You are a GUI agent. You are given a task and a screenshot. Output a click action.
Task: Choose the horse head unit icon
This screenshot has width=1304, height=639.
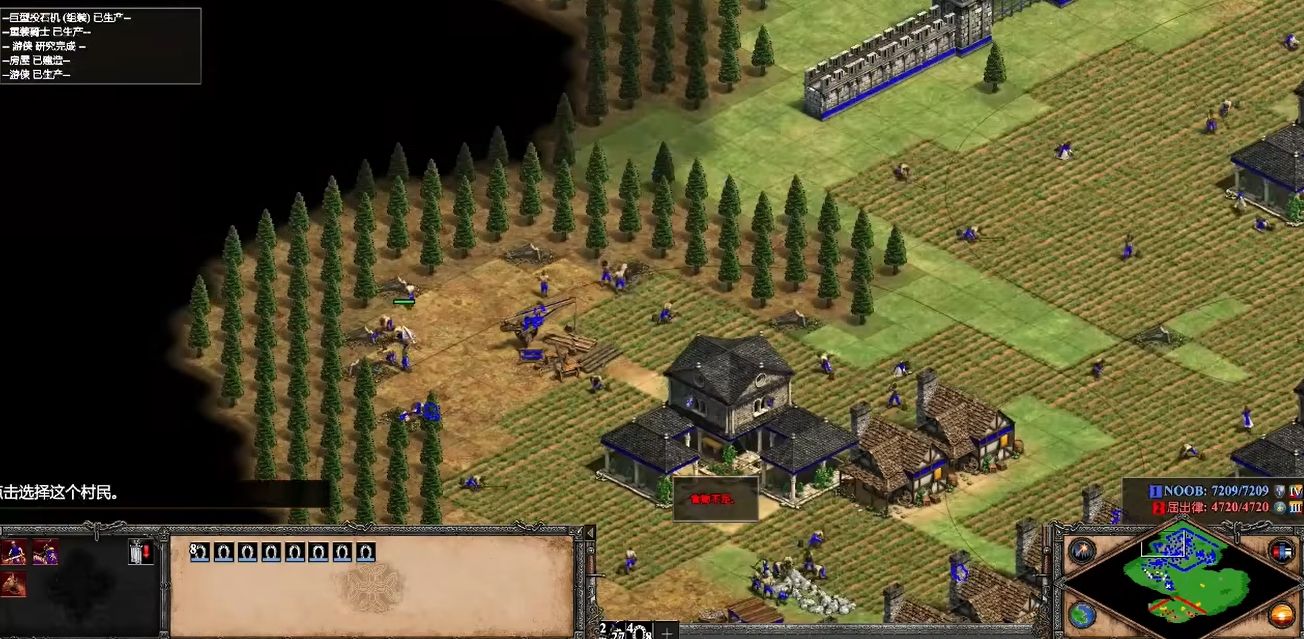[13, 583]
